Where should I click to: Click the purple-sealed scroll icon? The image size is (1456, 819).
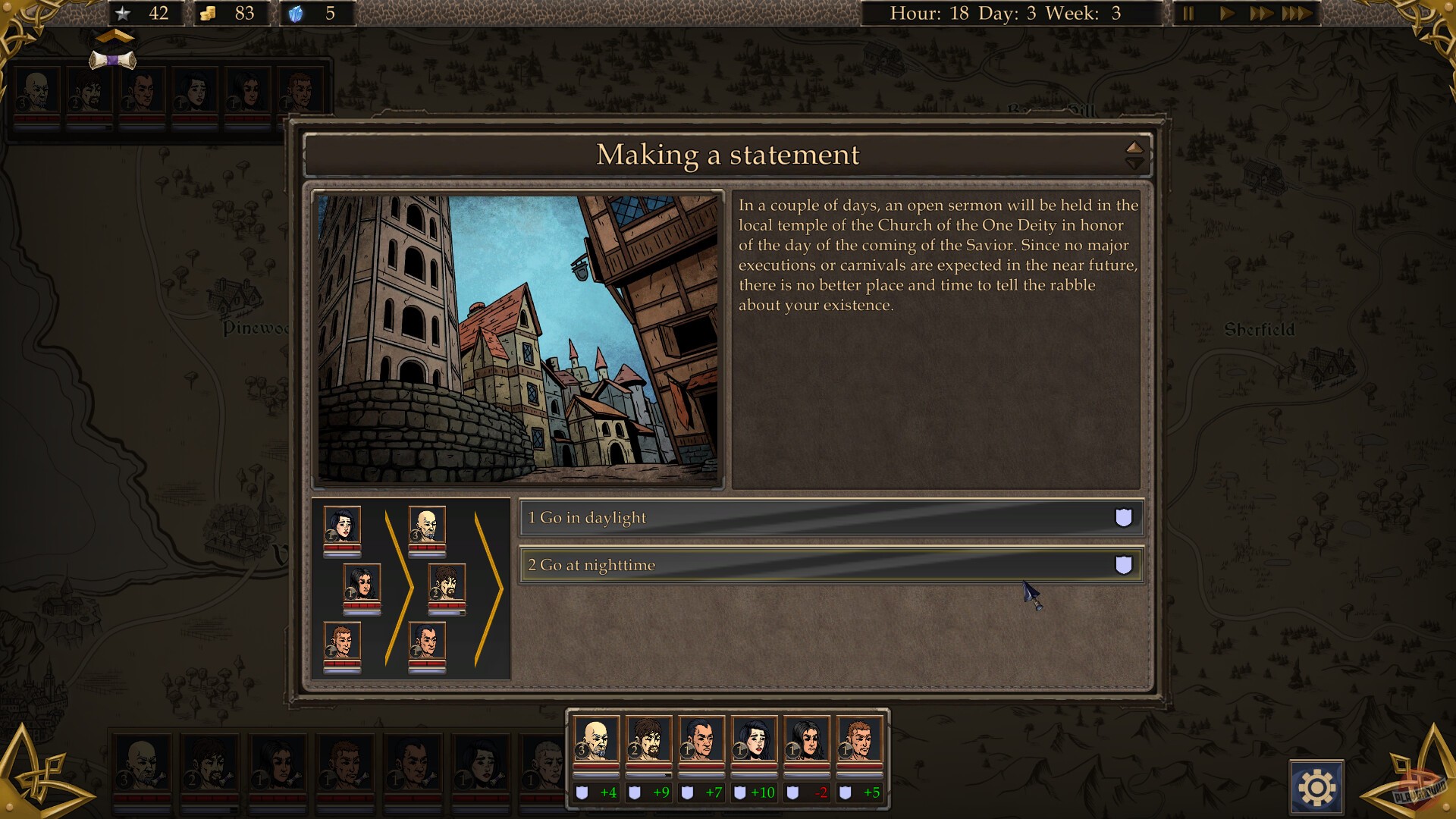coord(113,60)
